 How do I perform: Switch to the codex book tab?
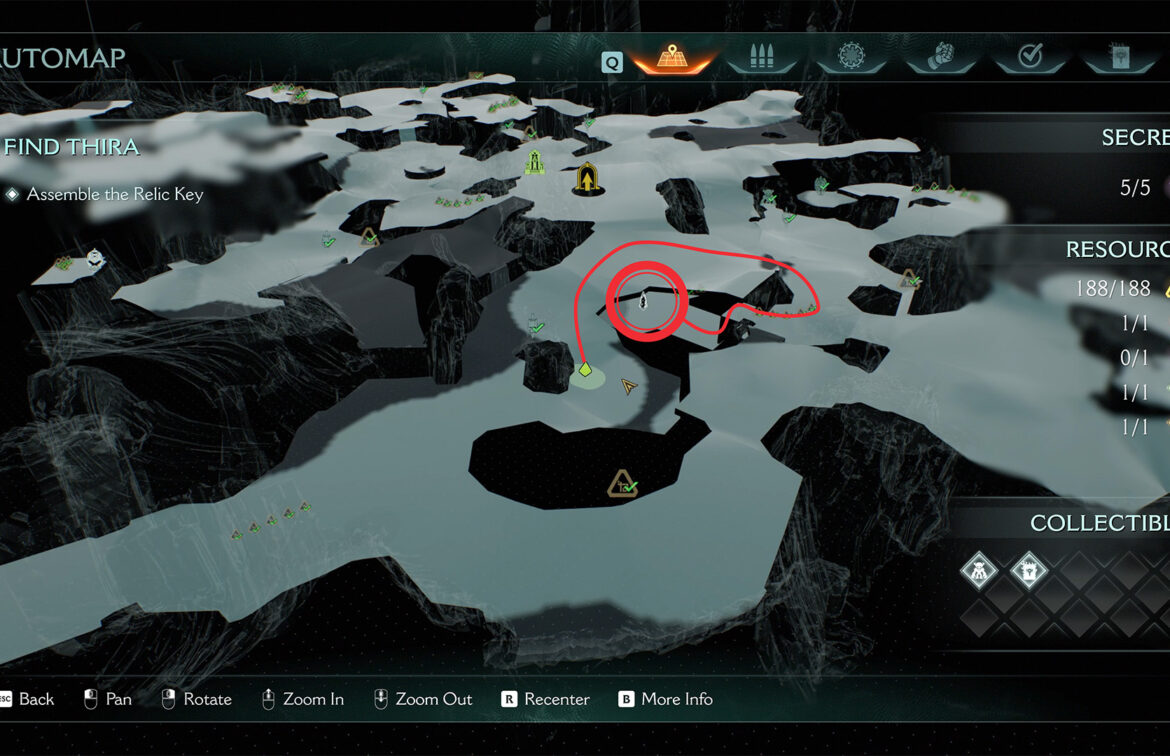(x=1119, y=58)
